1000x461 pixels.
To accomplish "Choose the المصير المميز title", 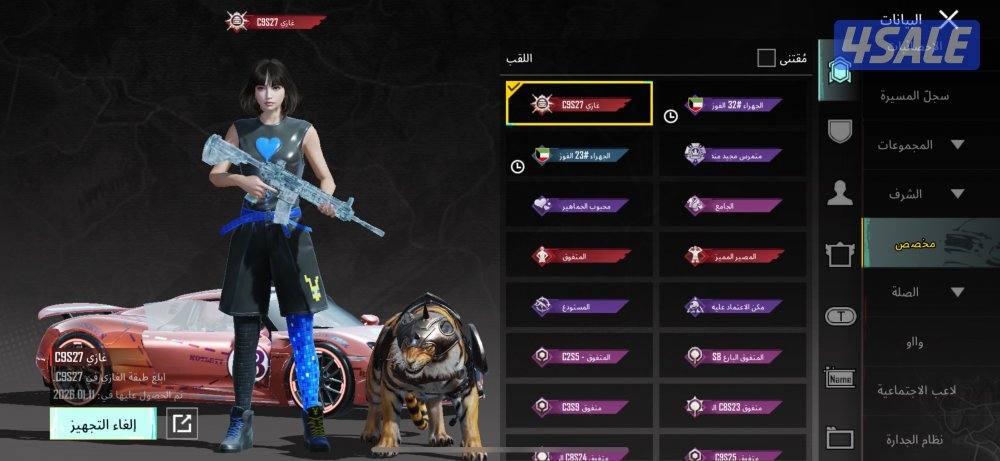I will pyautogui.click(x=733, y=256).
